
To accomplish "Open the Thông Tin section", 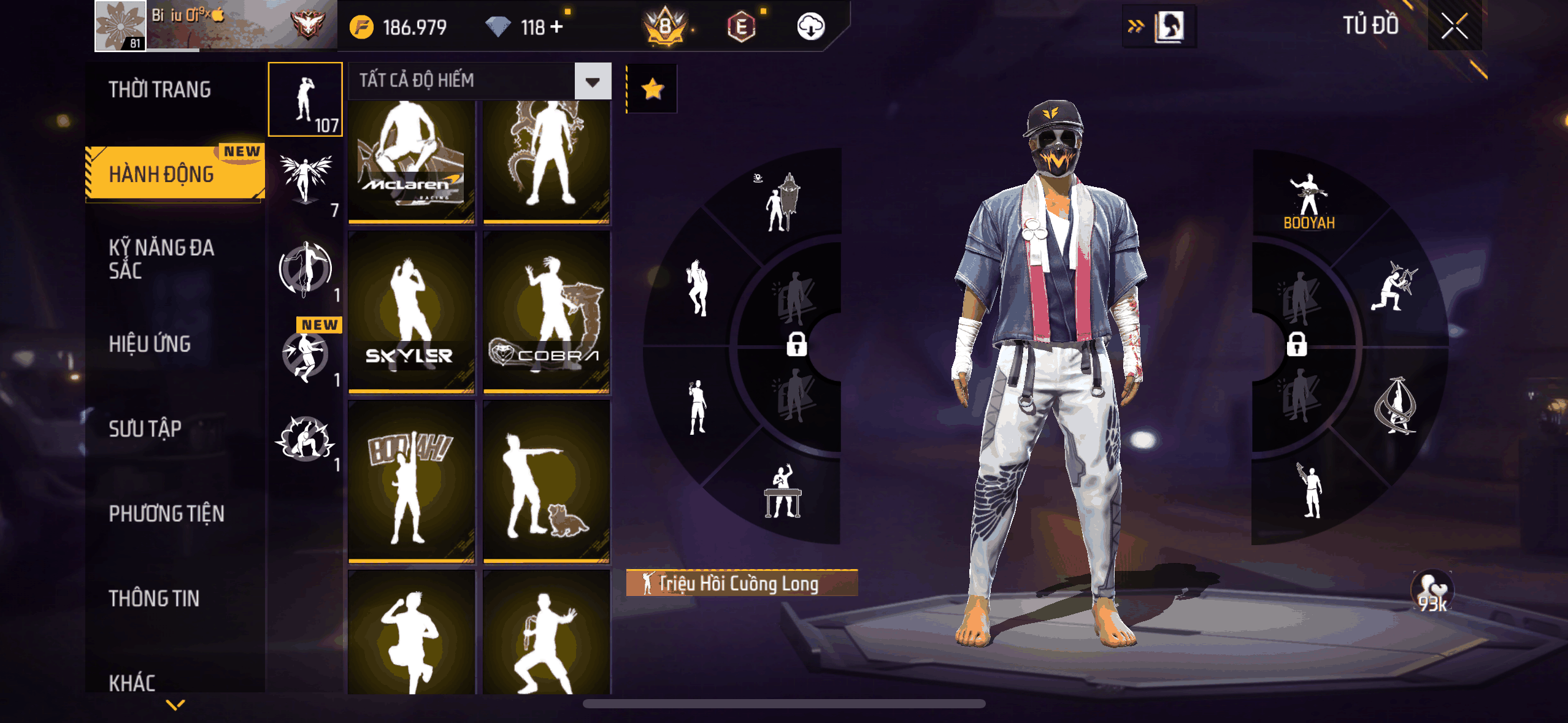I will [x=154, y=598].
